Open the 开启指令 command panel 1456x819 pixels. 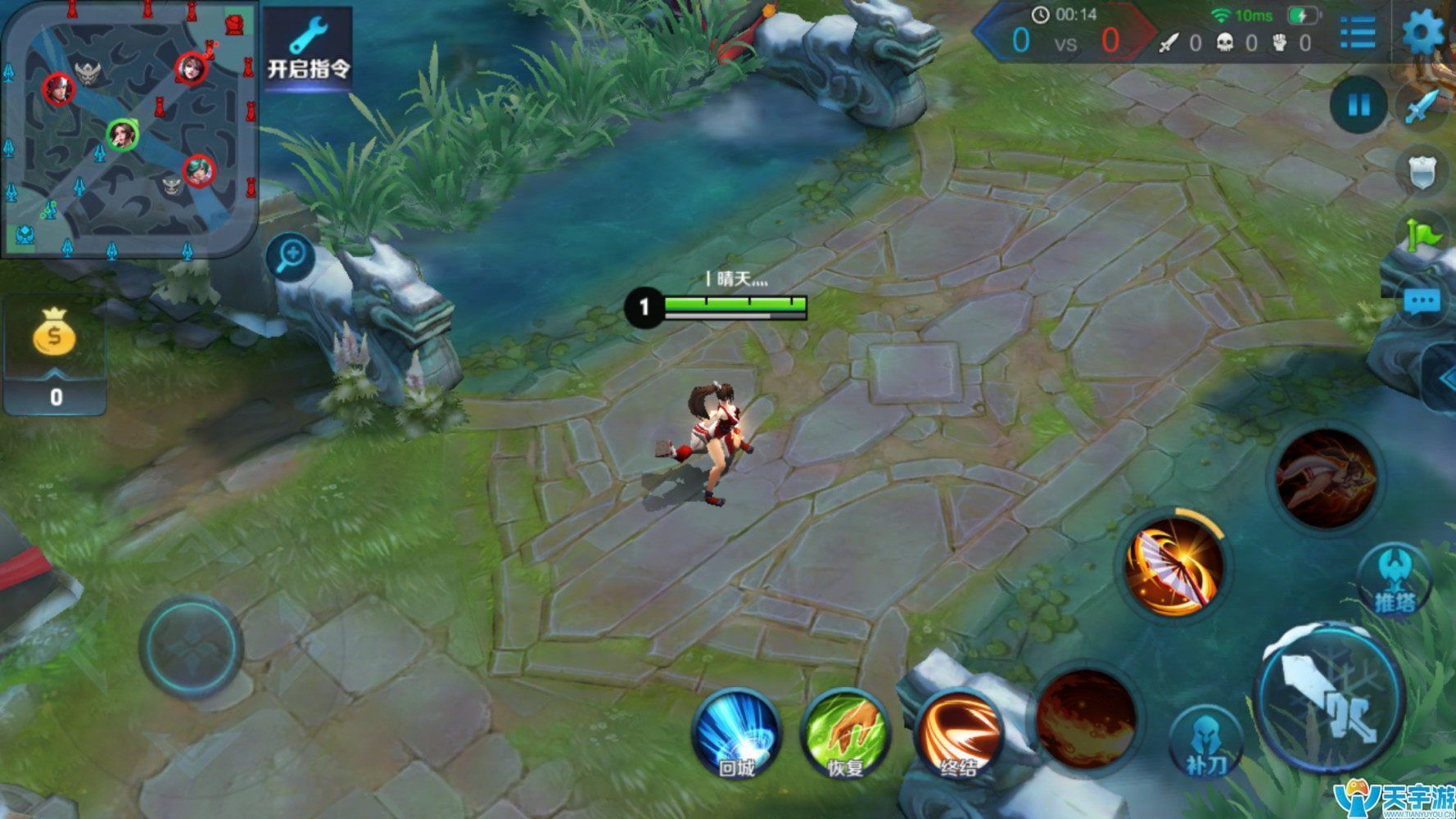pyautogui.click(x=308, y=48)
